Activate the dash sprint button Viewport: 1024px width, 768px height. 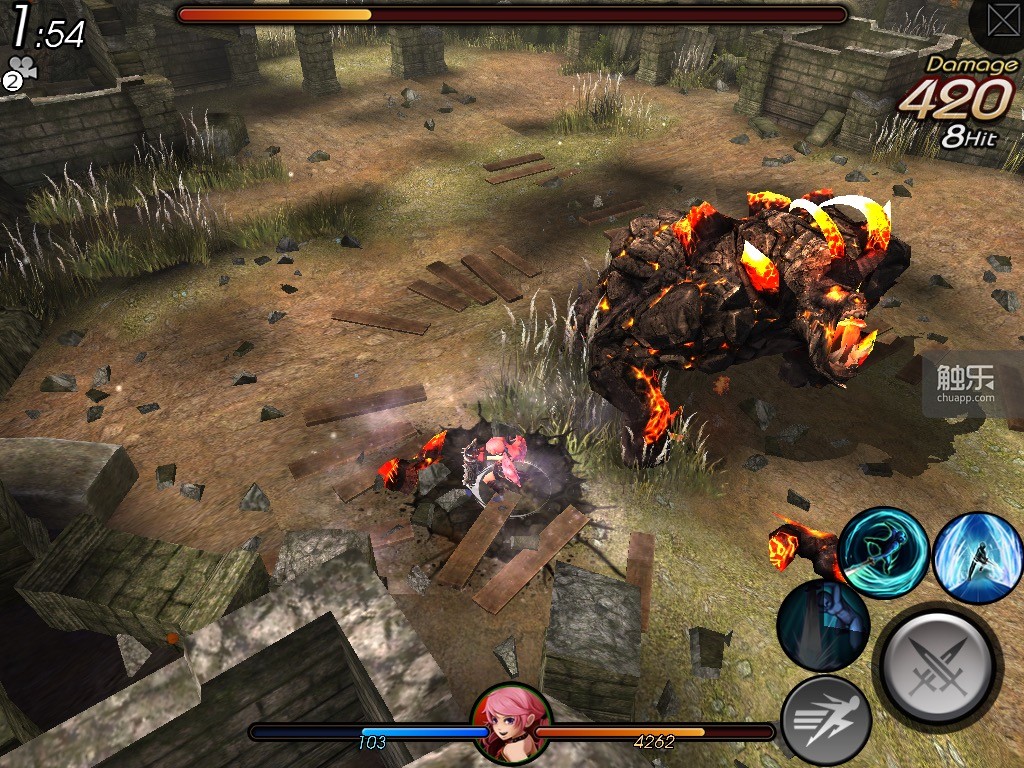point(825,719)
